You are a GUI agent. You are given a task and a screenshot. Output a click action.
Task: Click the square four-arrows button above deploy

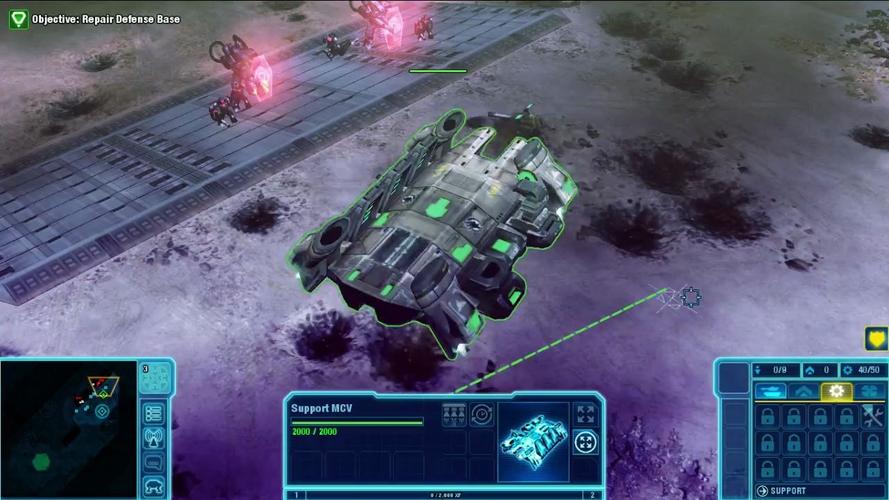[x=586, y=414]
